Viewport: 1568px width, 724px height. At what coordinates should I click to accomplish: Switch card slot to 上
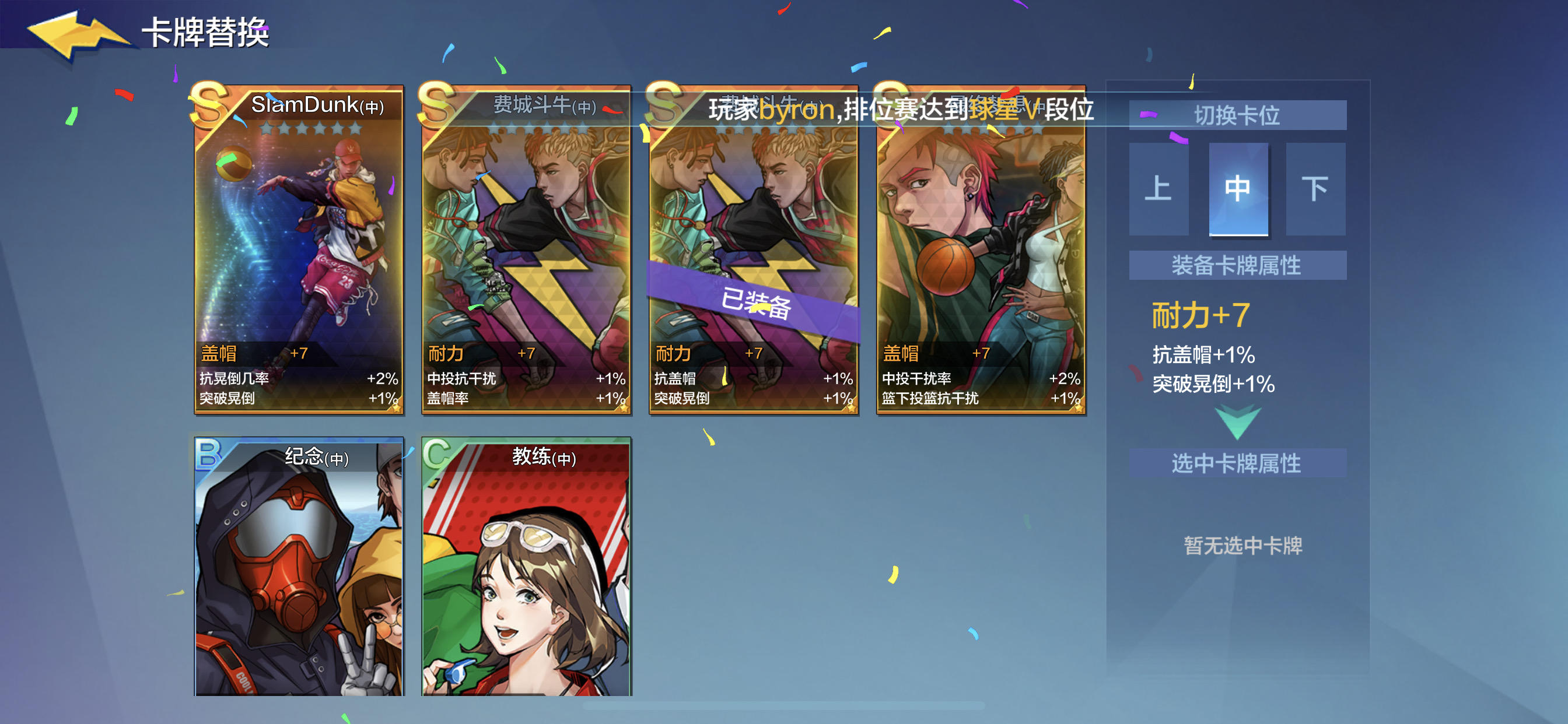coord(1158,190)
